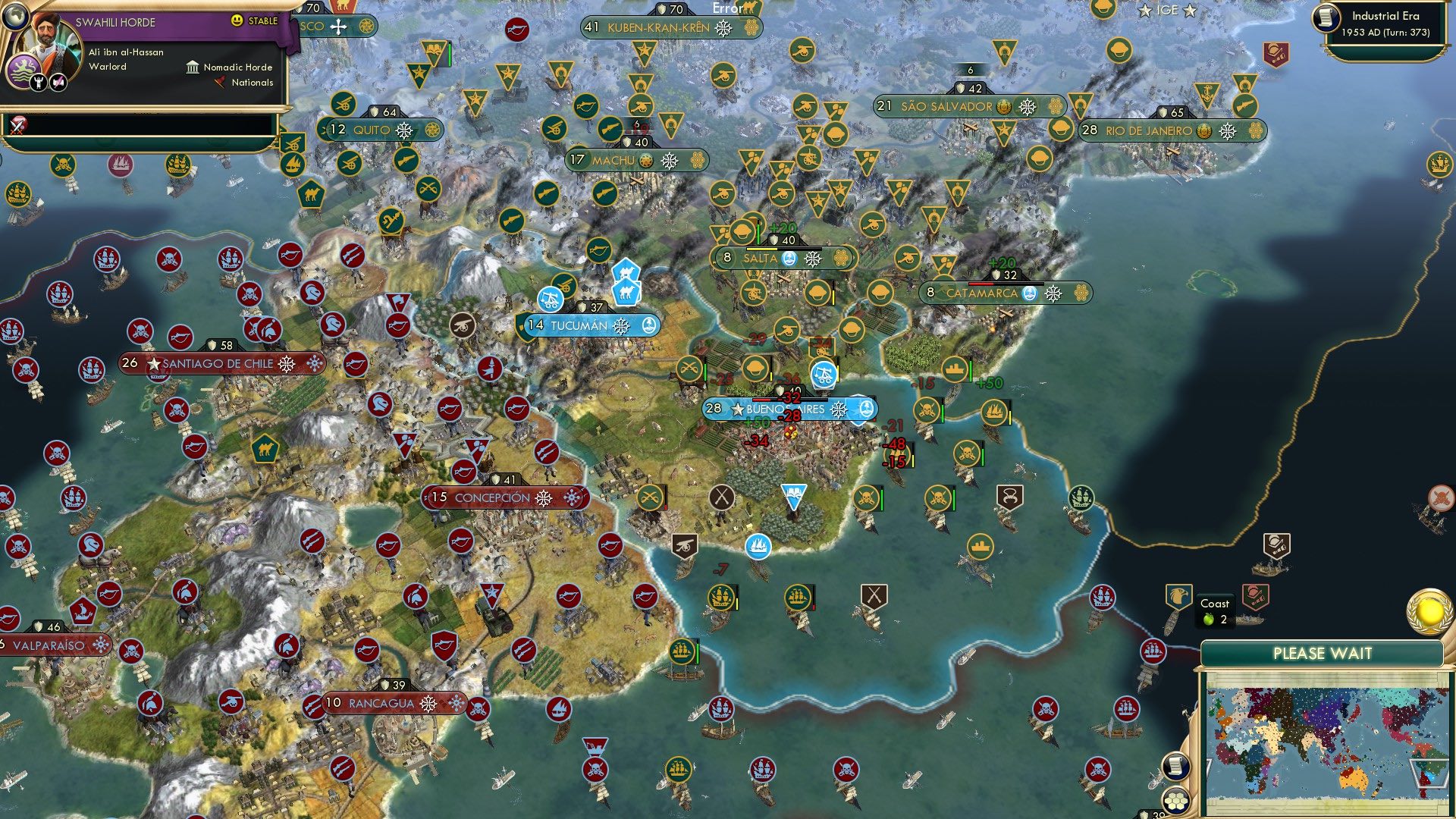Expand the Quito city banner
1456x819 pixels.
tap(372, 129)
